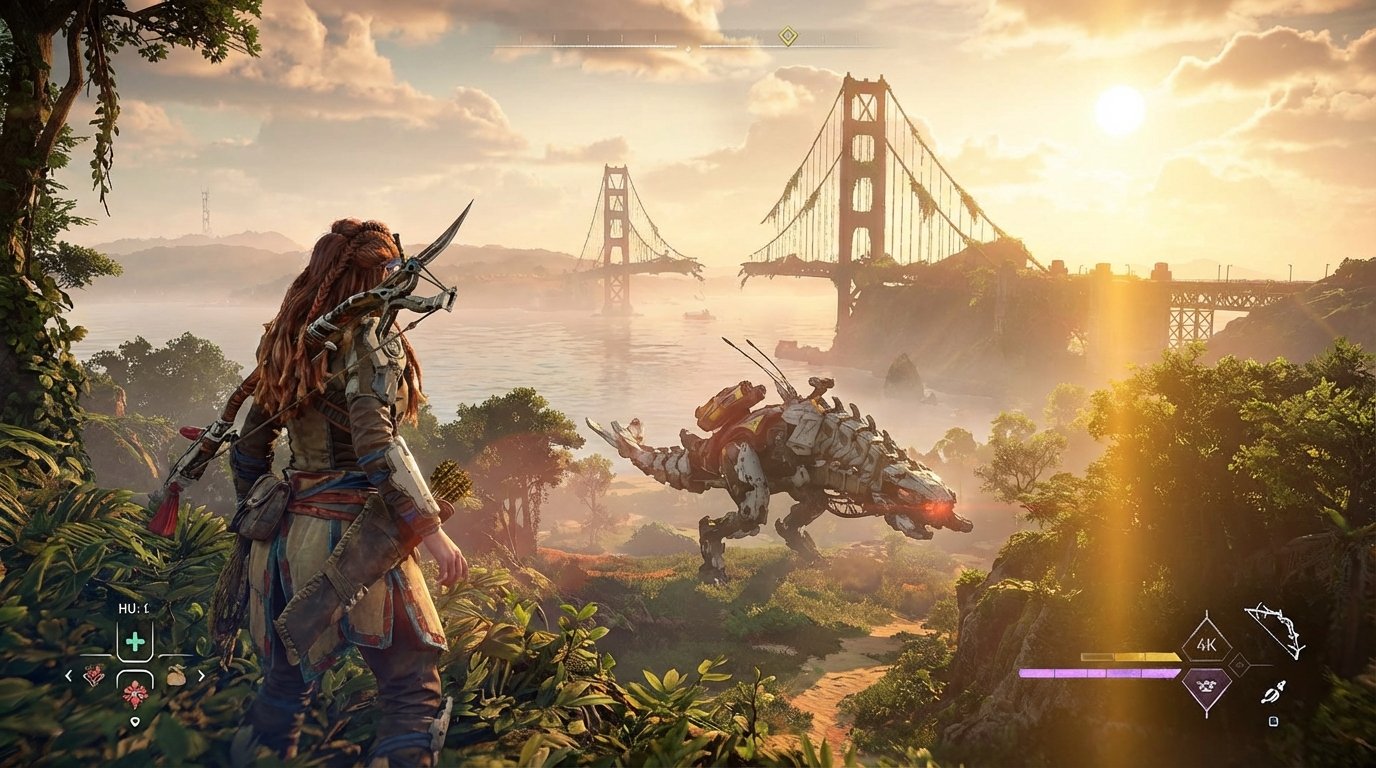Select the green medicine pouch plus icon

tap(136, 642)
